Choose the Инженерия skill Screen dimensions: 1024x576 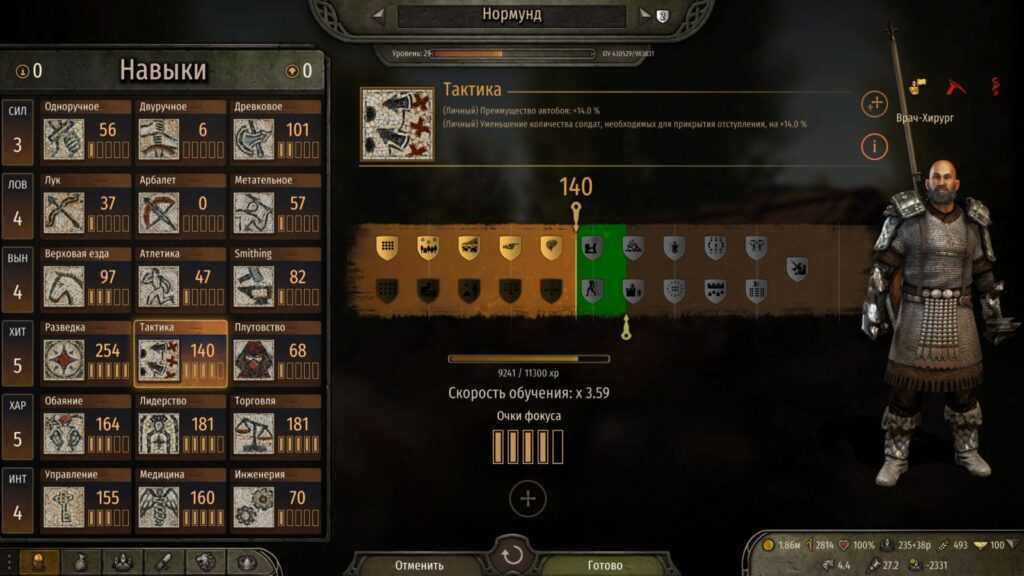click(275, 502)
